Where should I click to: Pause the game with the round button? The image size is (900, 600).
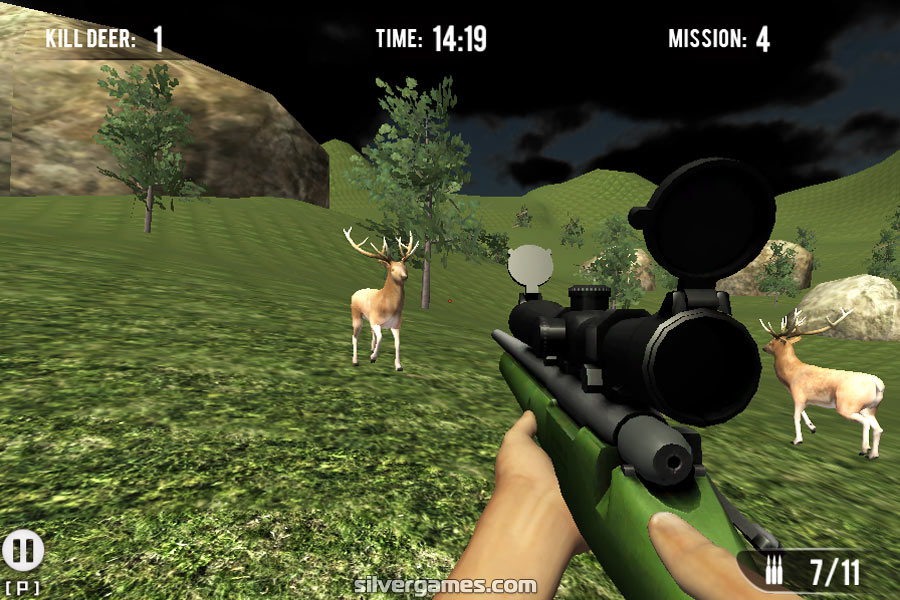coord(22,551)
